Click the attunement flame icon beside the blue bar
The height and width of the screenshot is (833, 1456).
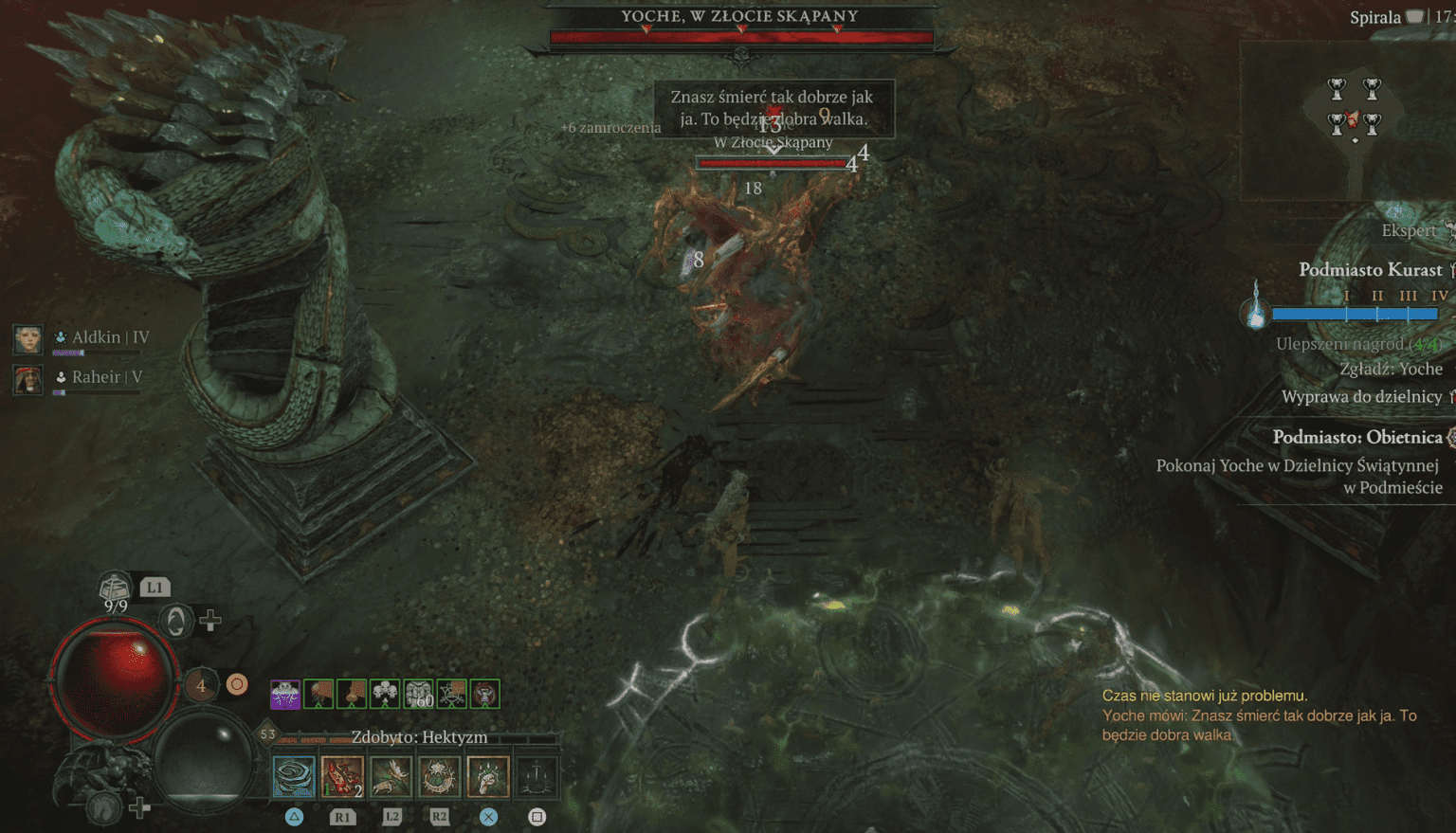(x=1256, y=307)
